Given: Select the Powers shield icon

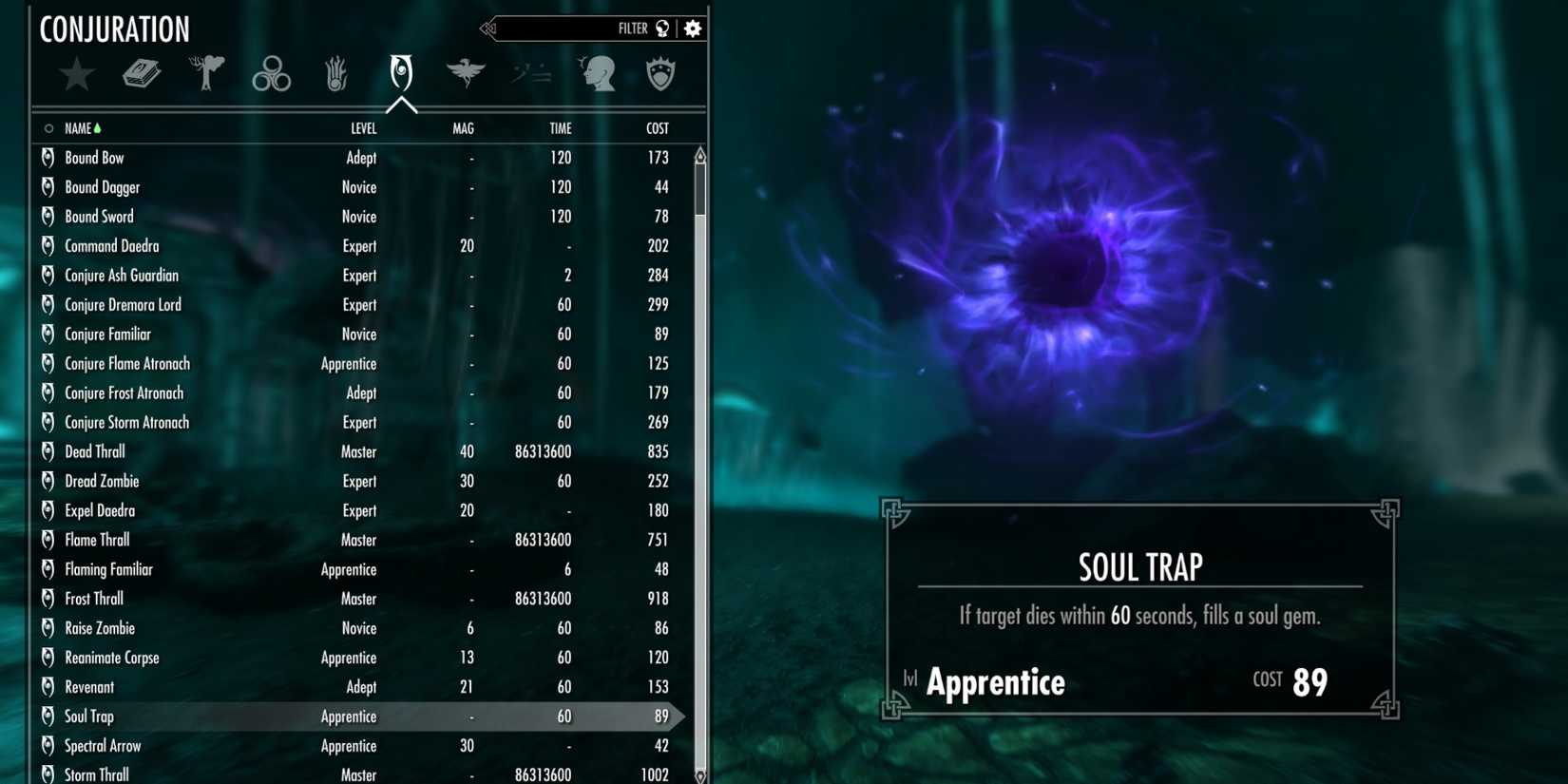Looking at the screenshot, I should tap(660, 74).
